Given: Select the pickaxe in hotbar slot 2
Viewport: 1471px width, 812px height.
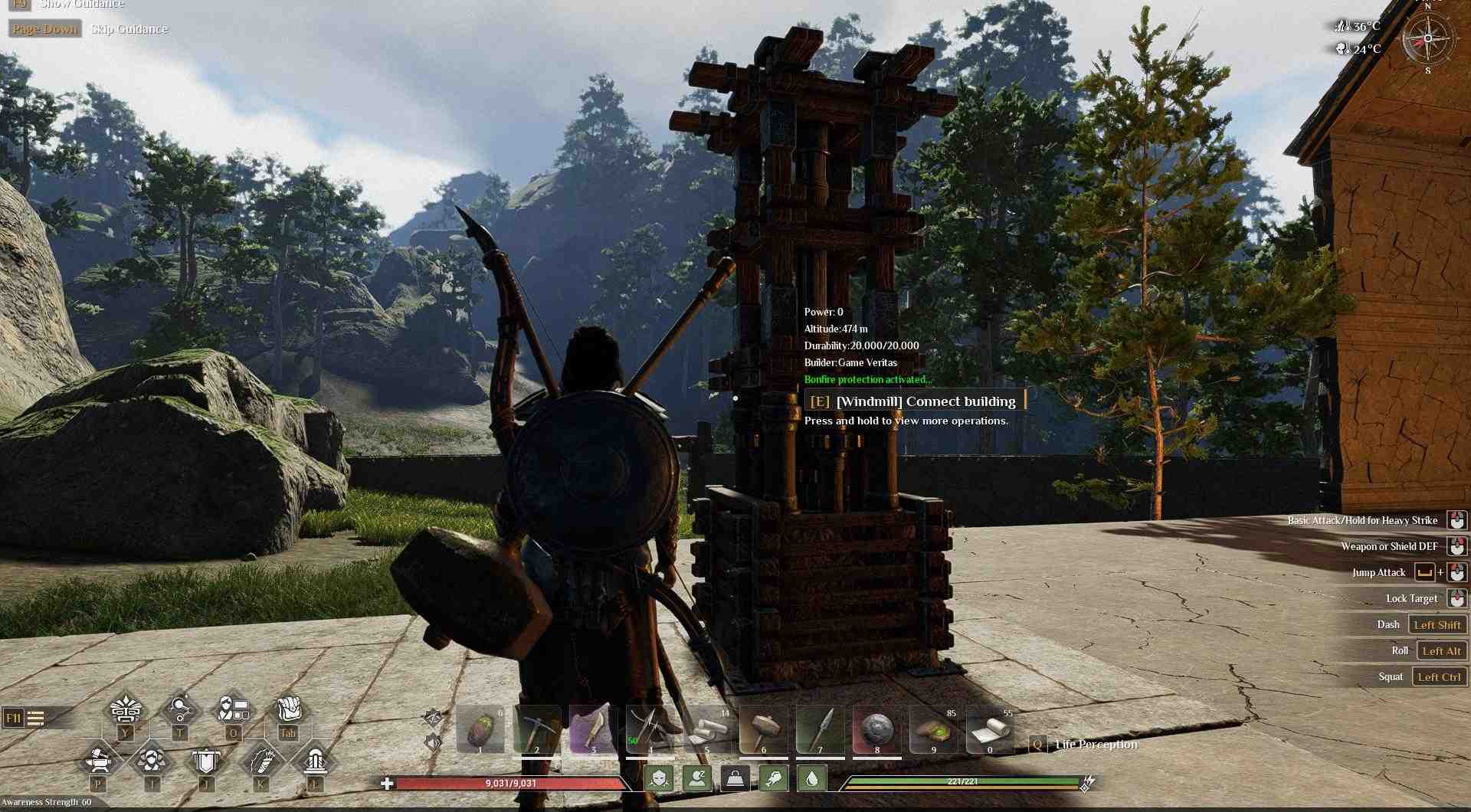Looking at the screenshot, I should tap(537, 729).
